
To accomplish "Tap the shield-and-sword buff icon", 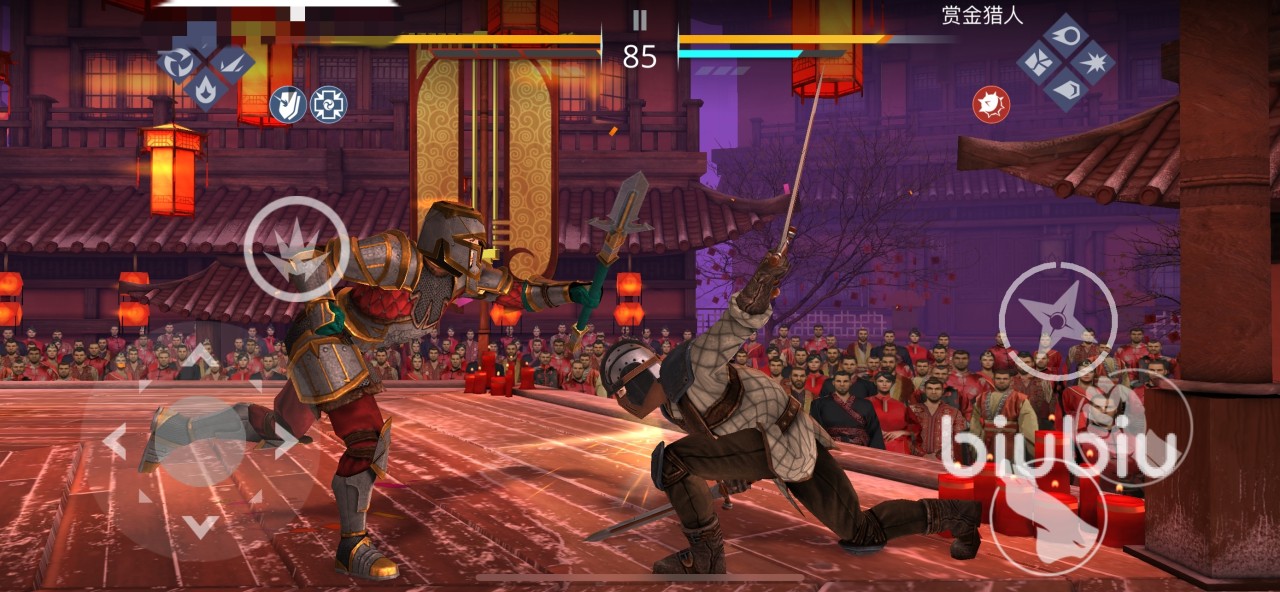I will click(x=288, y=104).
